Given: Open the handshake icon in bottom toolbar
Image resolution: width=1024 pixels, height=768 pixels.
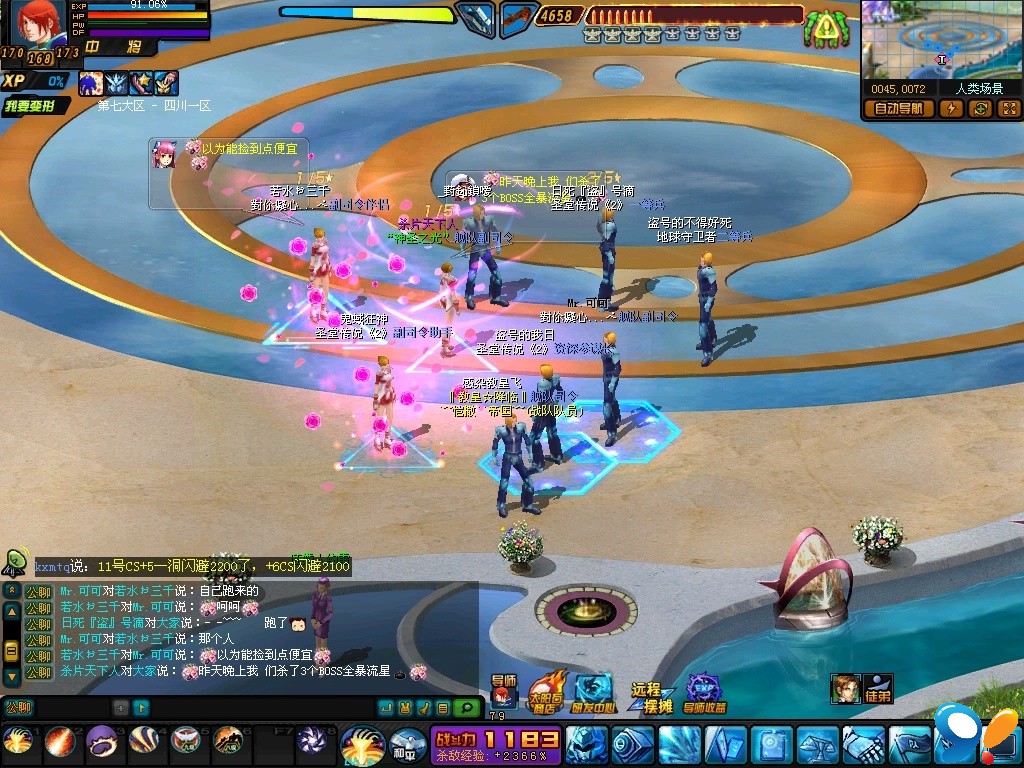Looking at the screenshot, I should [x=862, y=745].
